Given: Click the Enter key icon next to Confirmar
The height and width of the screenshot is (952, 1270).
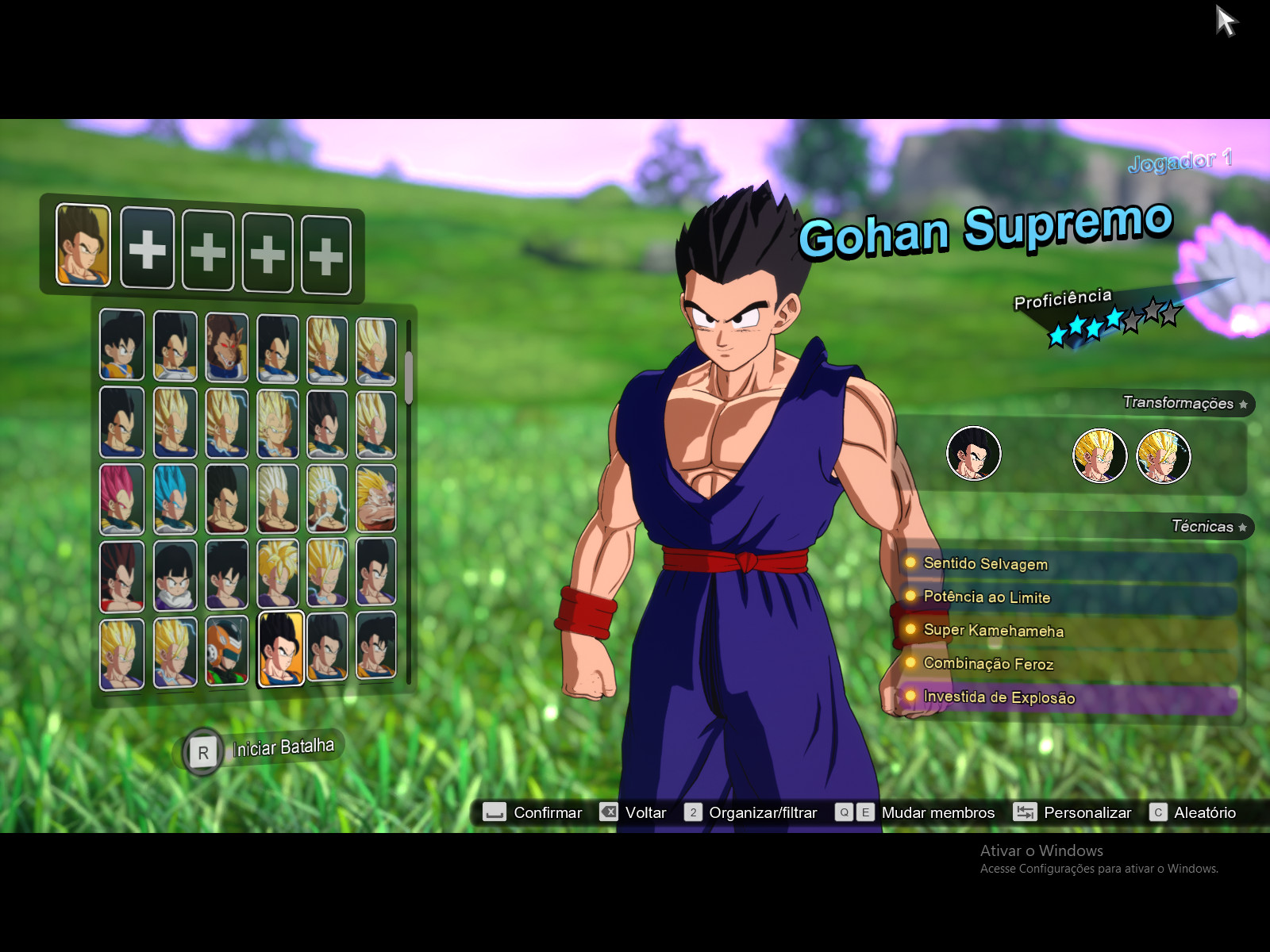Looking at the screenshot, I should coord(495,812).
